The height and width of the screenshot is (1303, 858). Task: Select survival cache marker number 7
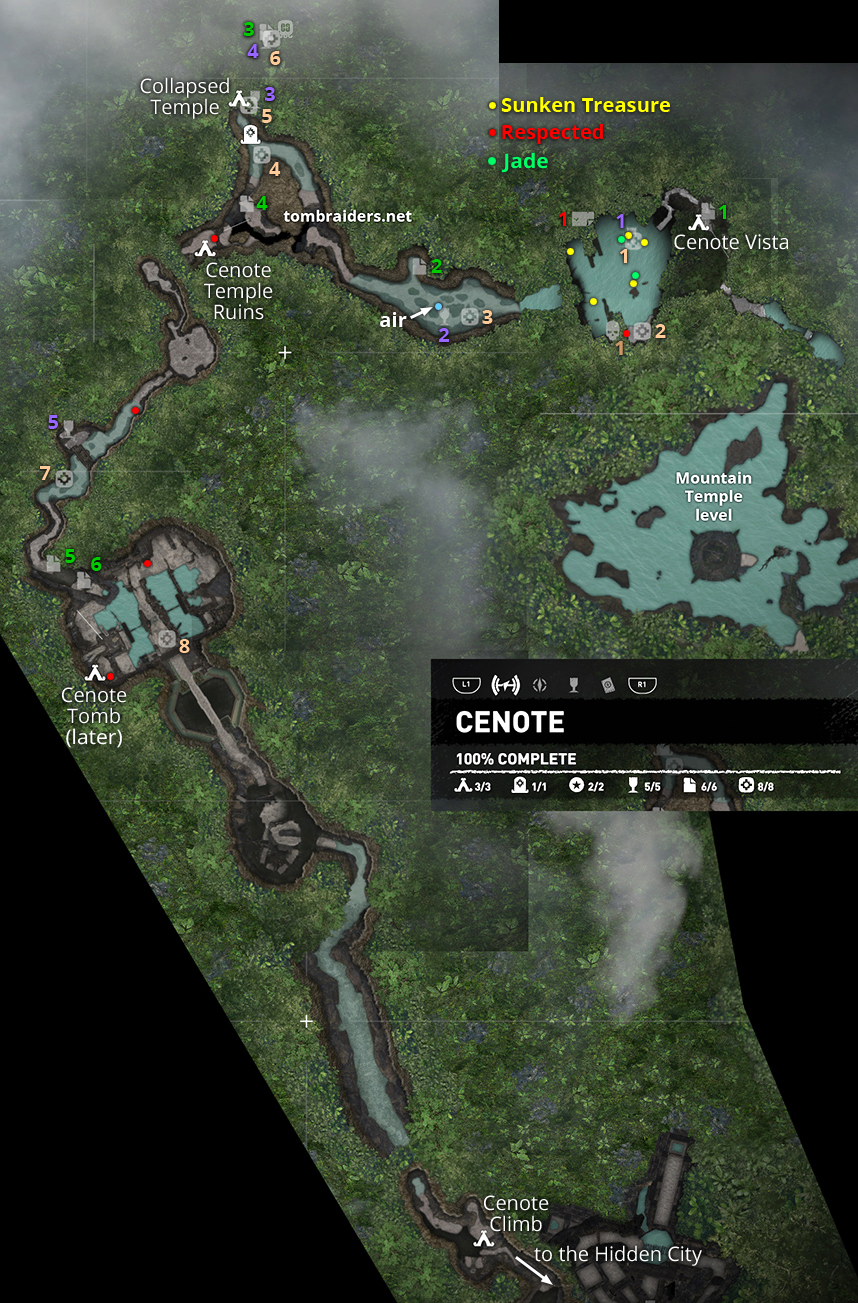(x=64, y=479)
